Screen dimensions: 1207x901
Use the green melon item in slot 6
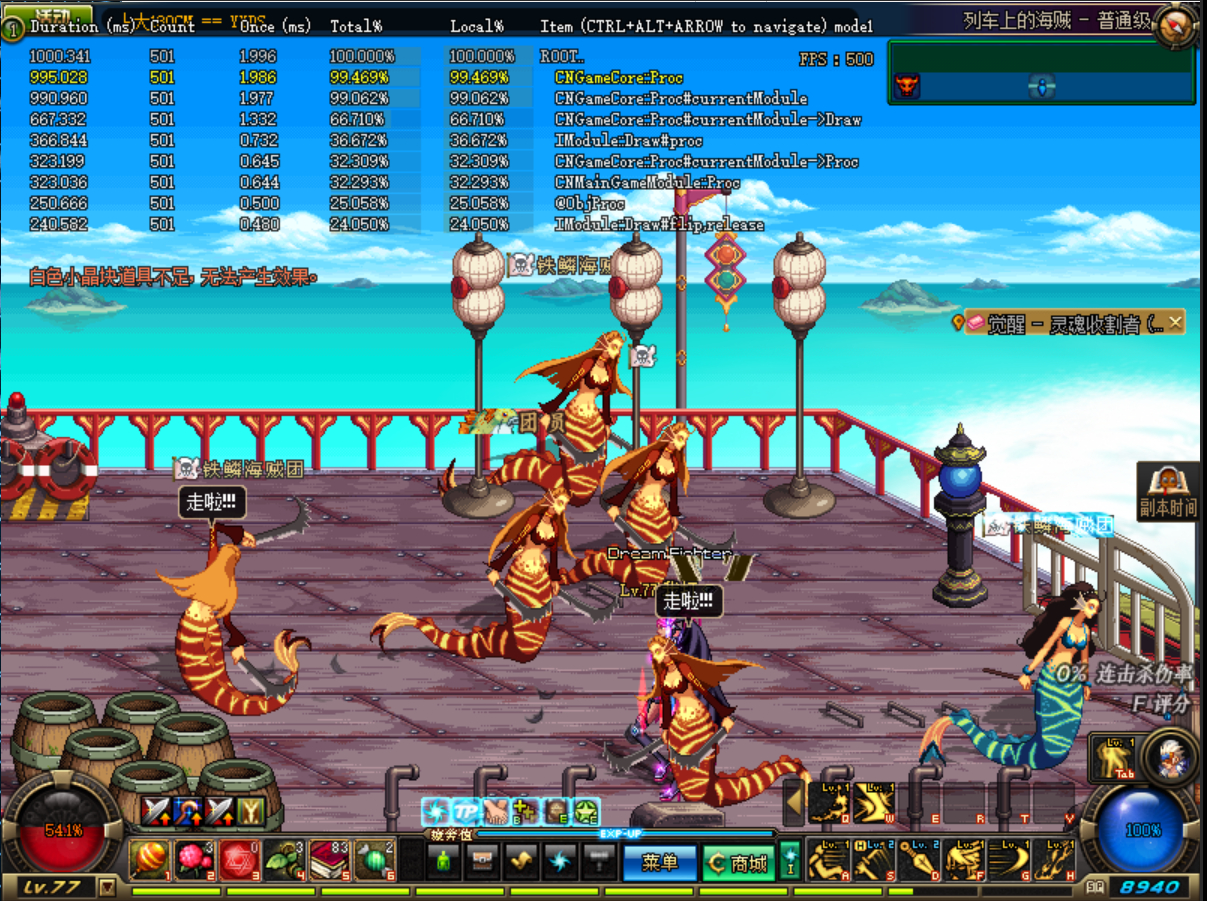point(375,860)
